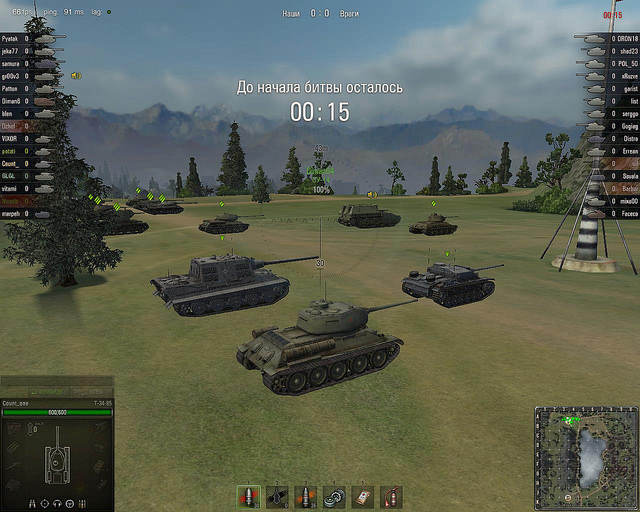Choose enemy player shad23

pos(627,50)
